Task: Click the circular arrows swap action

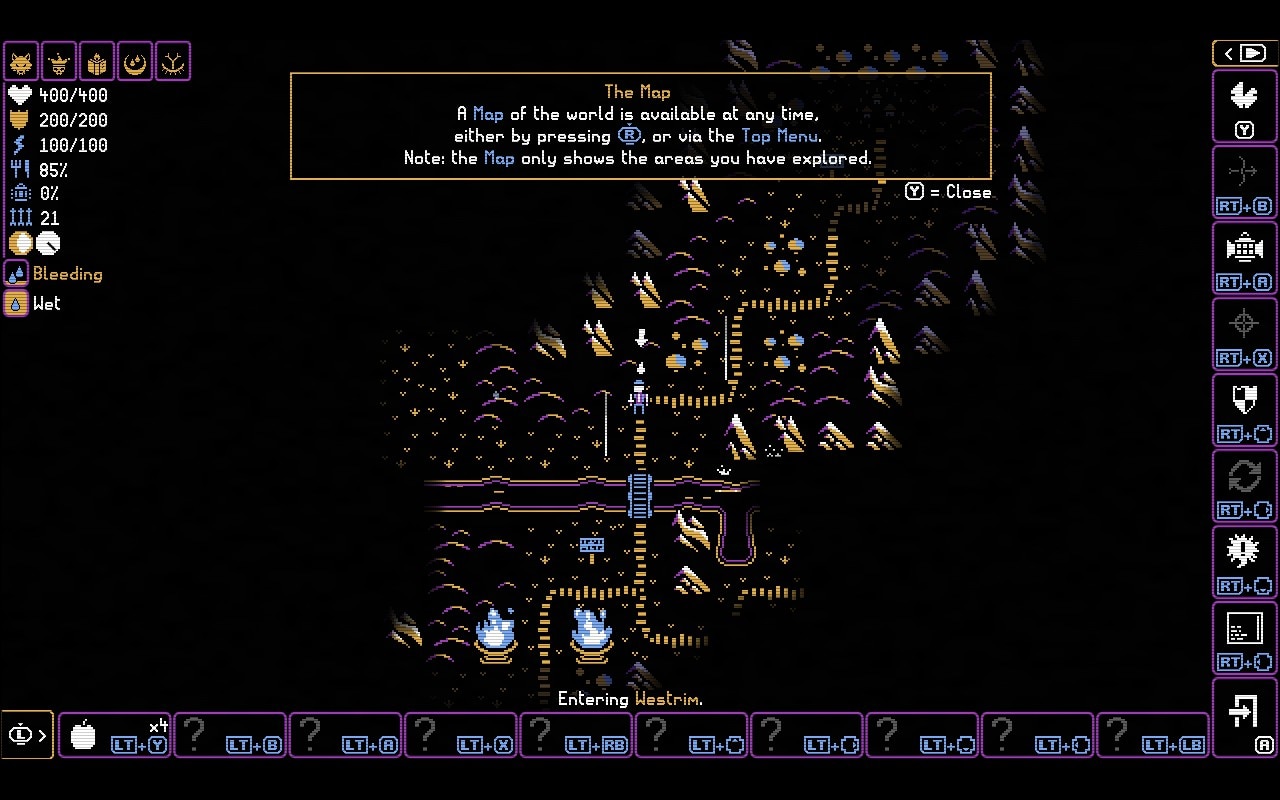Action: point(1244,484)
